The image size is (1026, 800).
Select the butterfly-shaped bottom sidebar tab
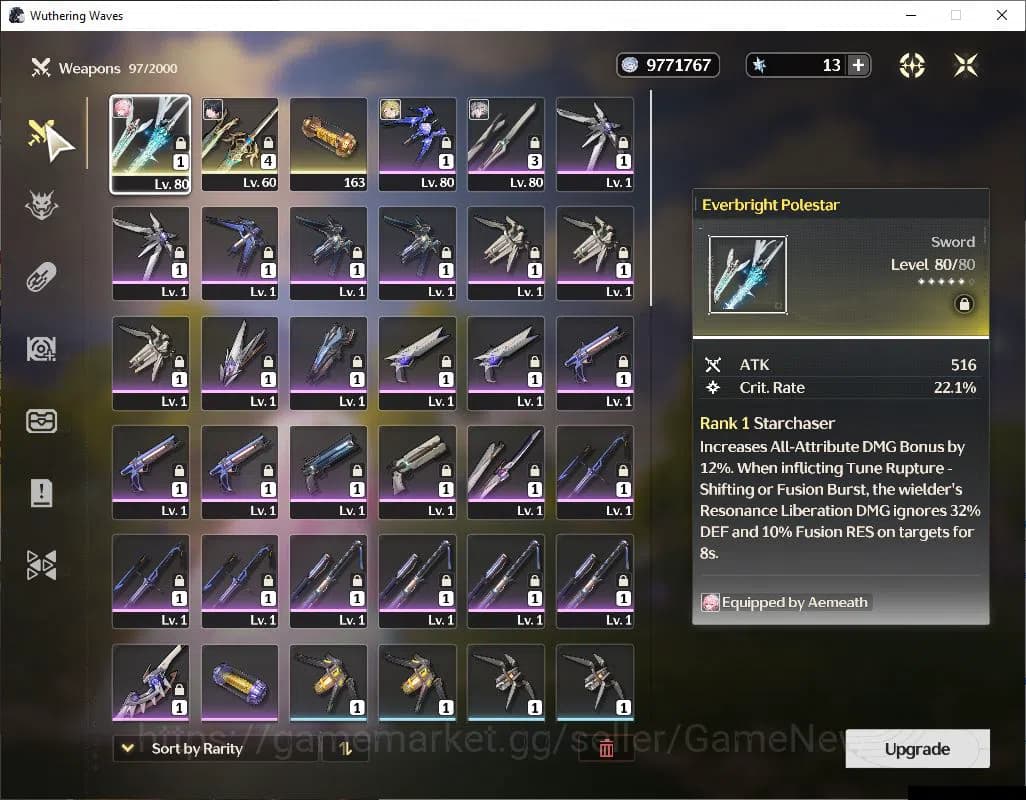click(41, 565)
